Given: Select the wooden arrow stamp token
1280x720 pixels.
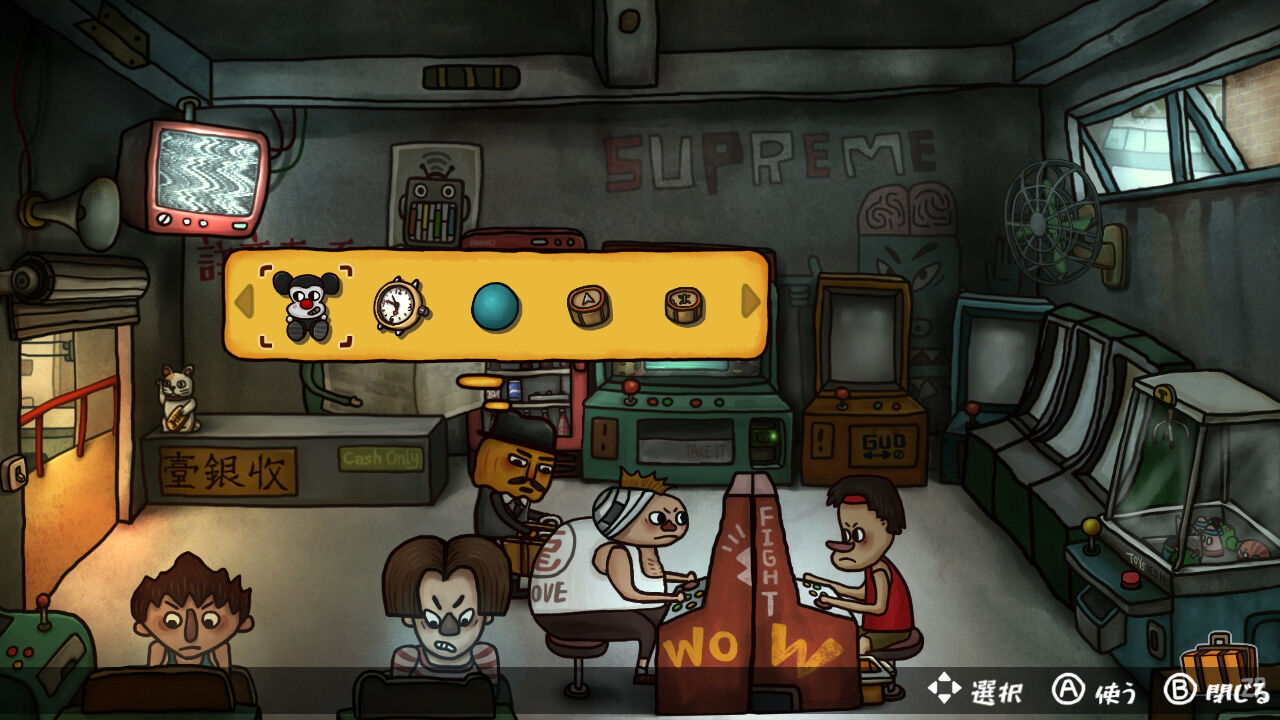Looking at the screenshot, I should pos(590,307).
